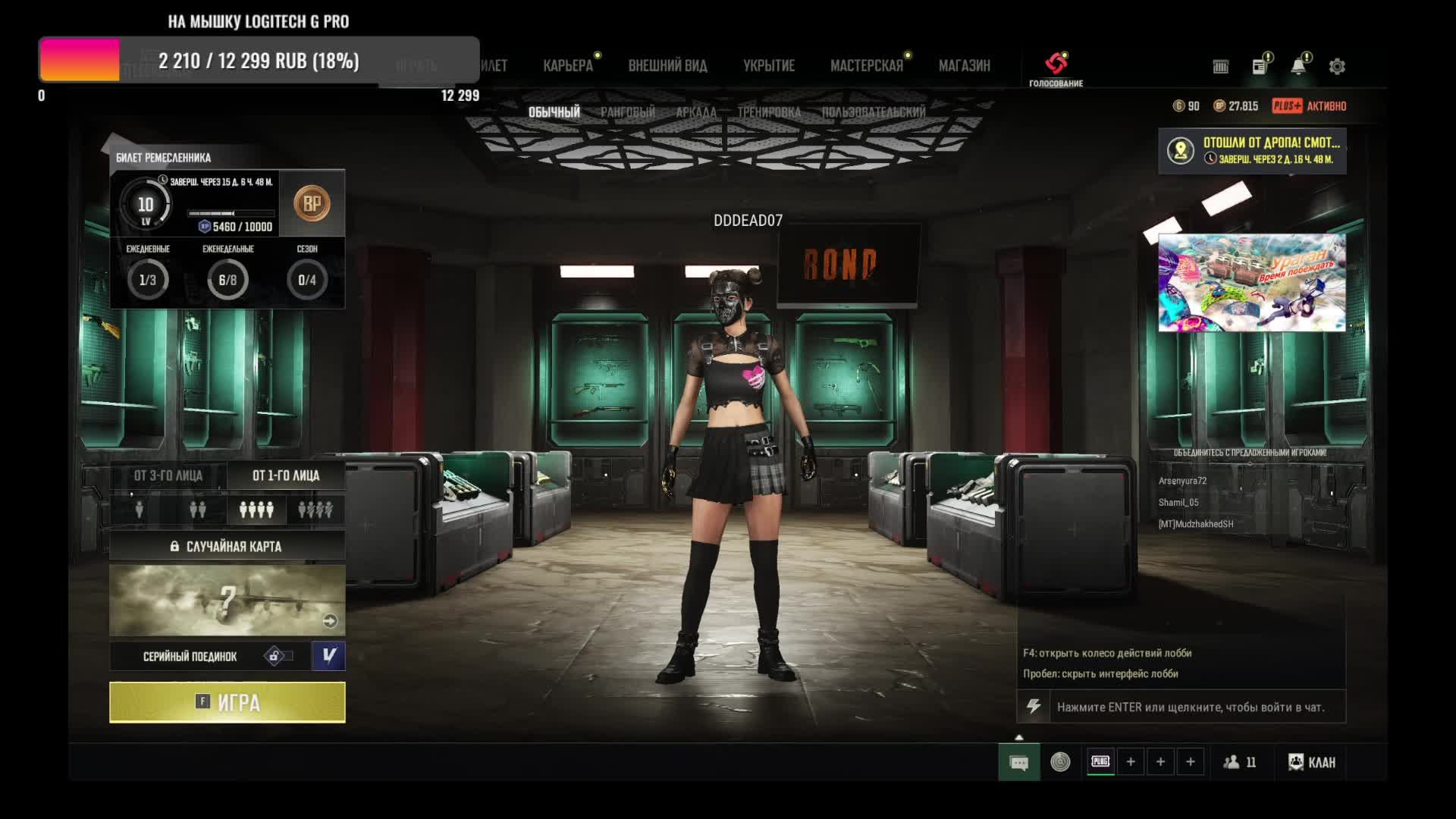Open the СЛУЧАЙНАЯ КАРТА map selector
Screen dimensions: 1456x819
[227, 546]
